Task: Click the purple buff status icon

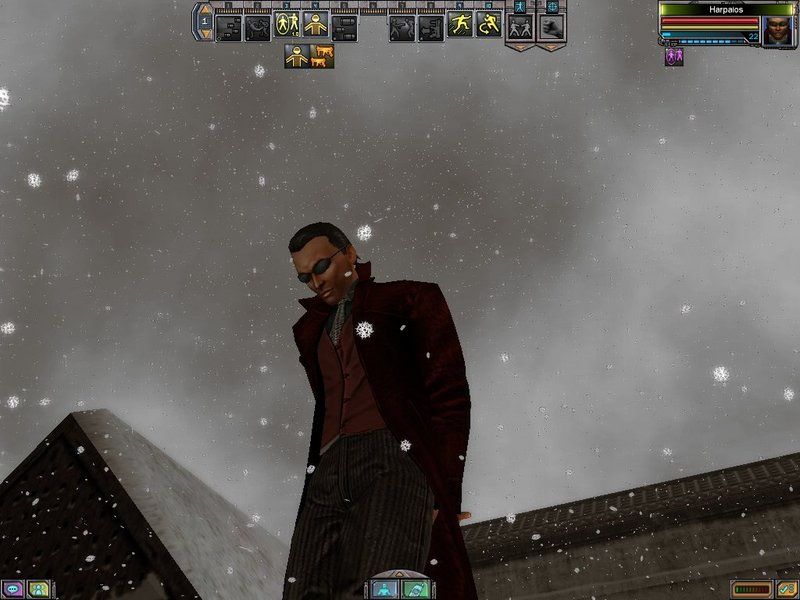Action: click(x=673, y=57)
